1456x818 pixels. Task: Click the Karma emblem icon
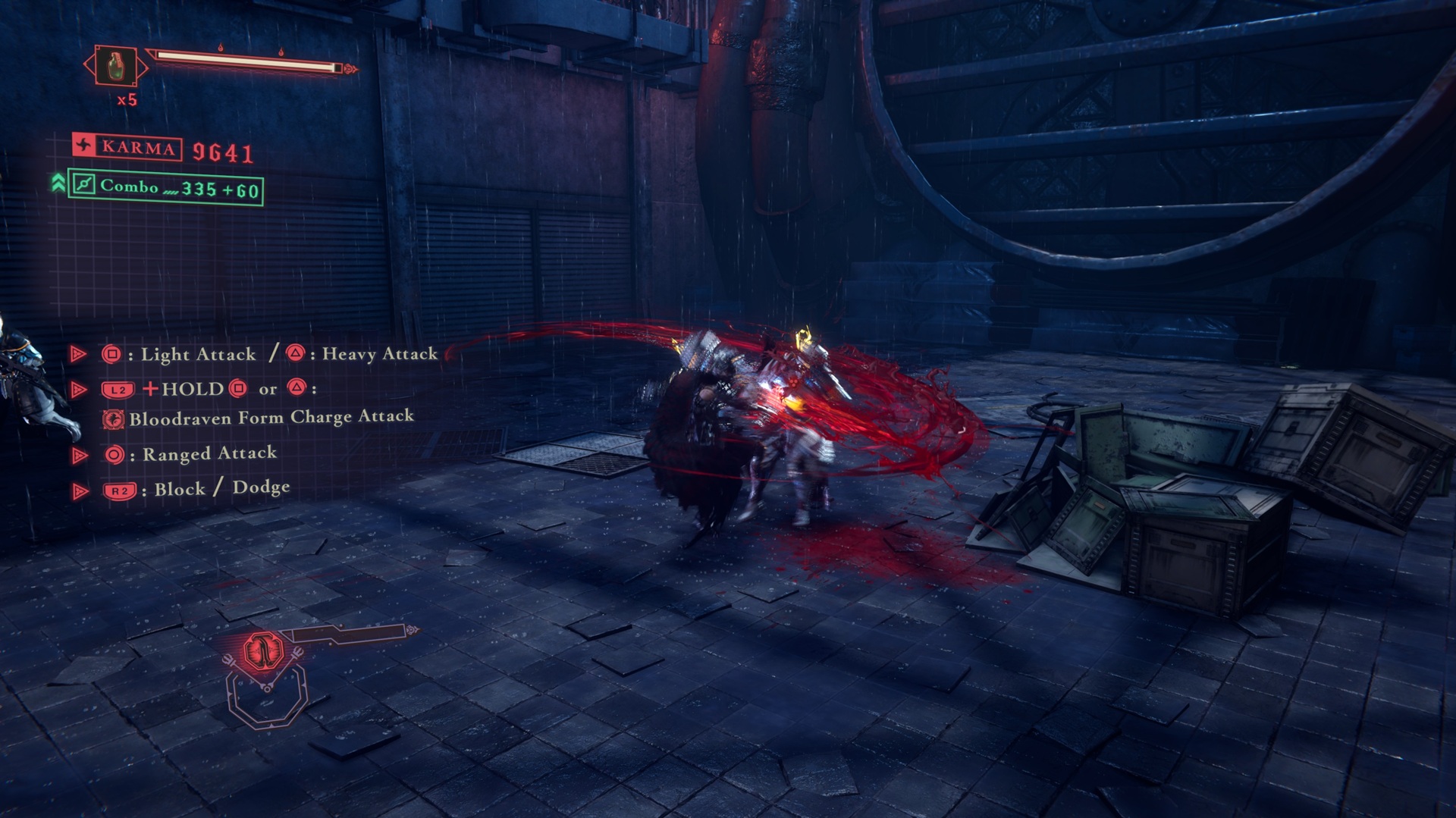[84, 146]
